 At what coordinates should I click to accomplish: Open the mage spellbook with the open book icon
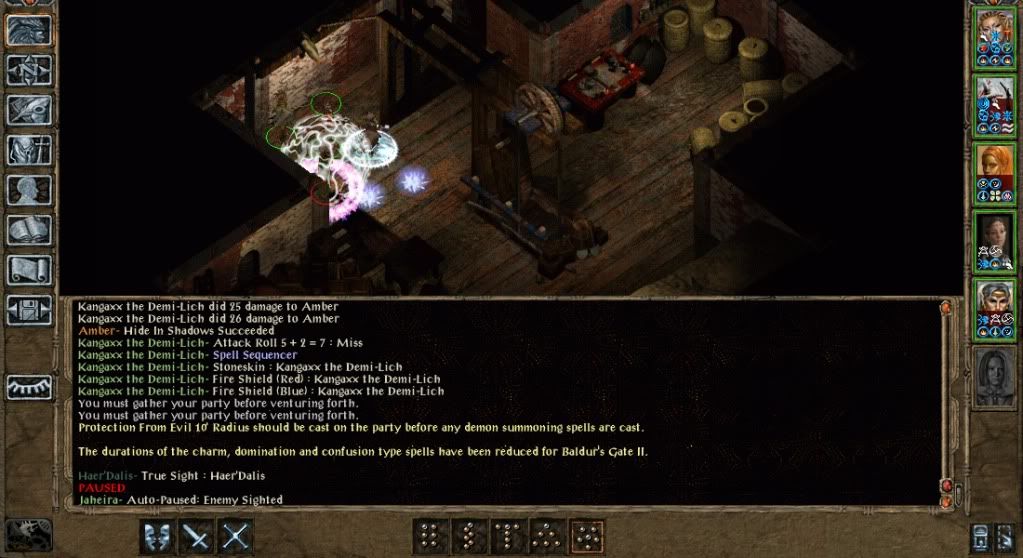(x=30, y=230)
